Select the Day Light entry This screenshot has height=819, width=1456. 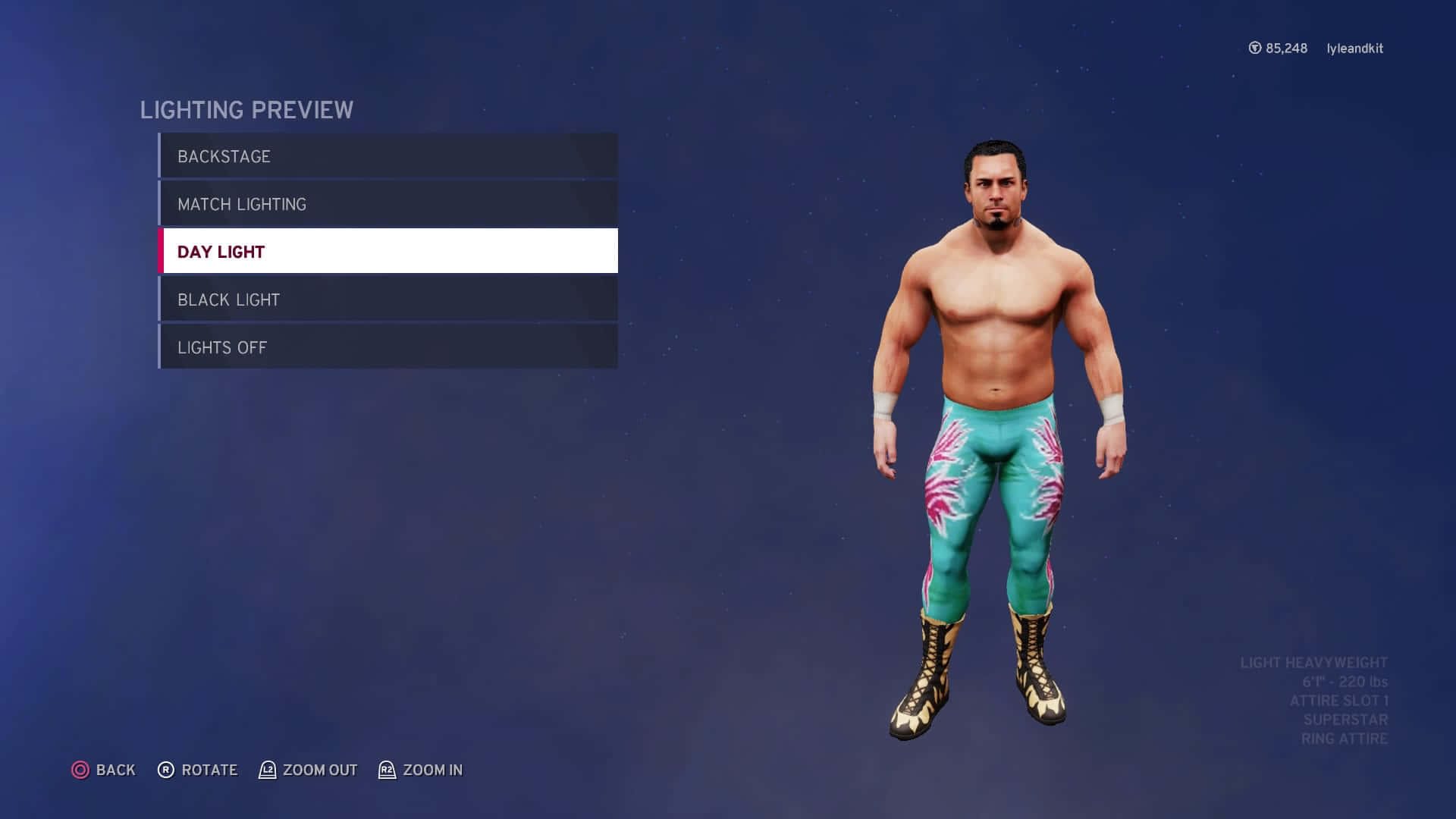tap(388, 251)
